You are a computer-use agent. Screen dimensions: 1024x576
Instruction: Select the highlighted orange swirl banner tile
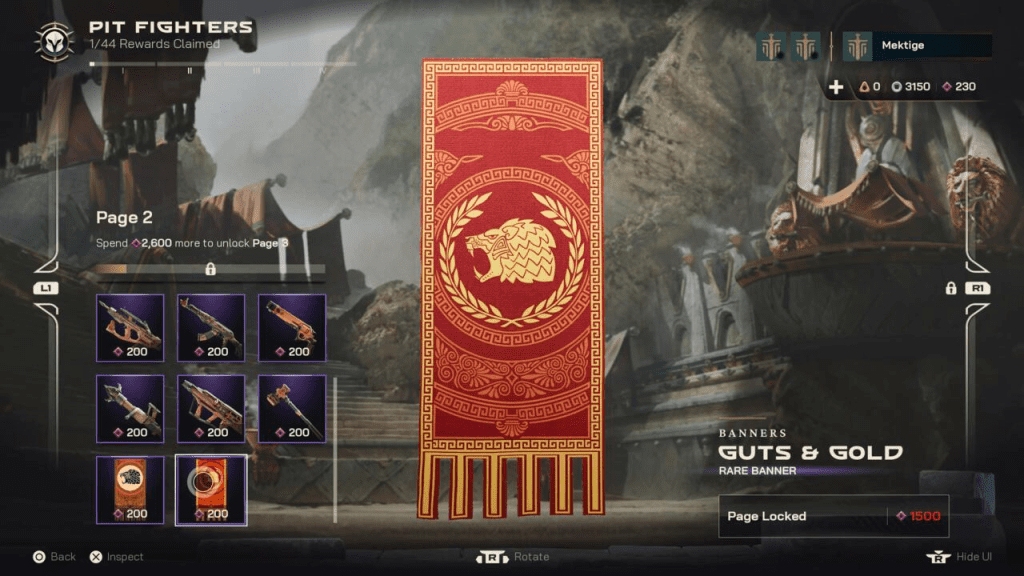click(211, 489)
